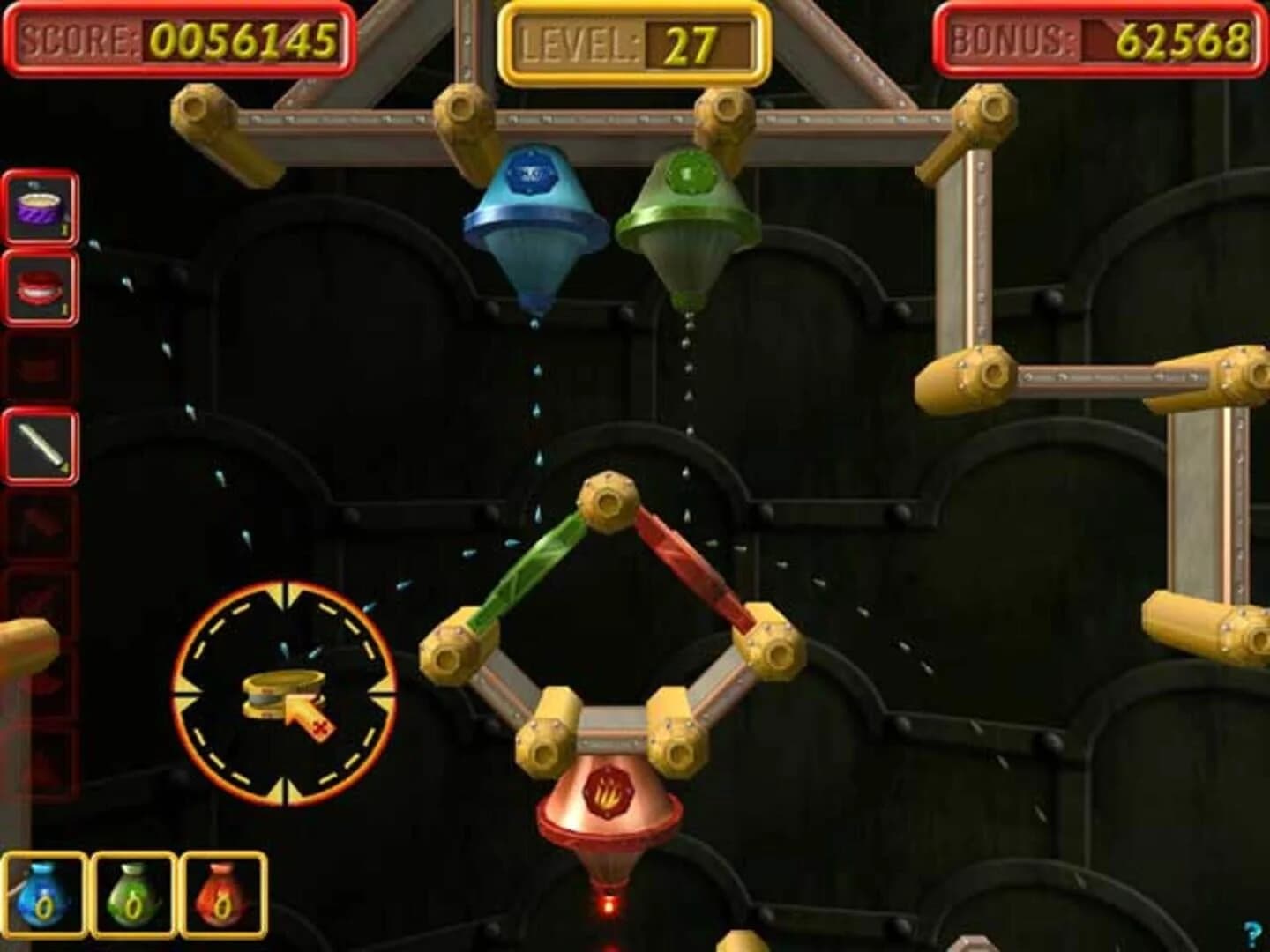Image resolution: width=1270 pixels, height=952 pixels.
Task: Select the purple trampoline tool in the sidebar
Action: click(x=39, y=205)
